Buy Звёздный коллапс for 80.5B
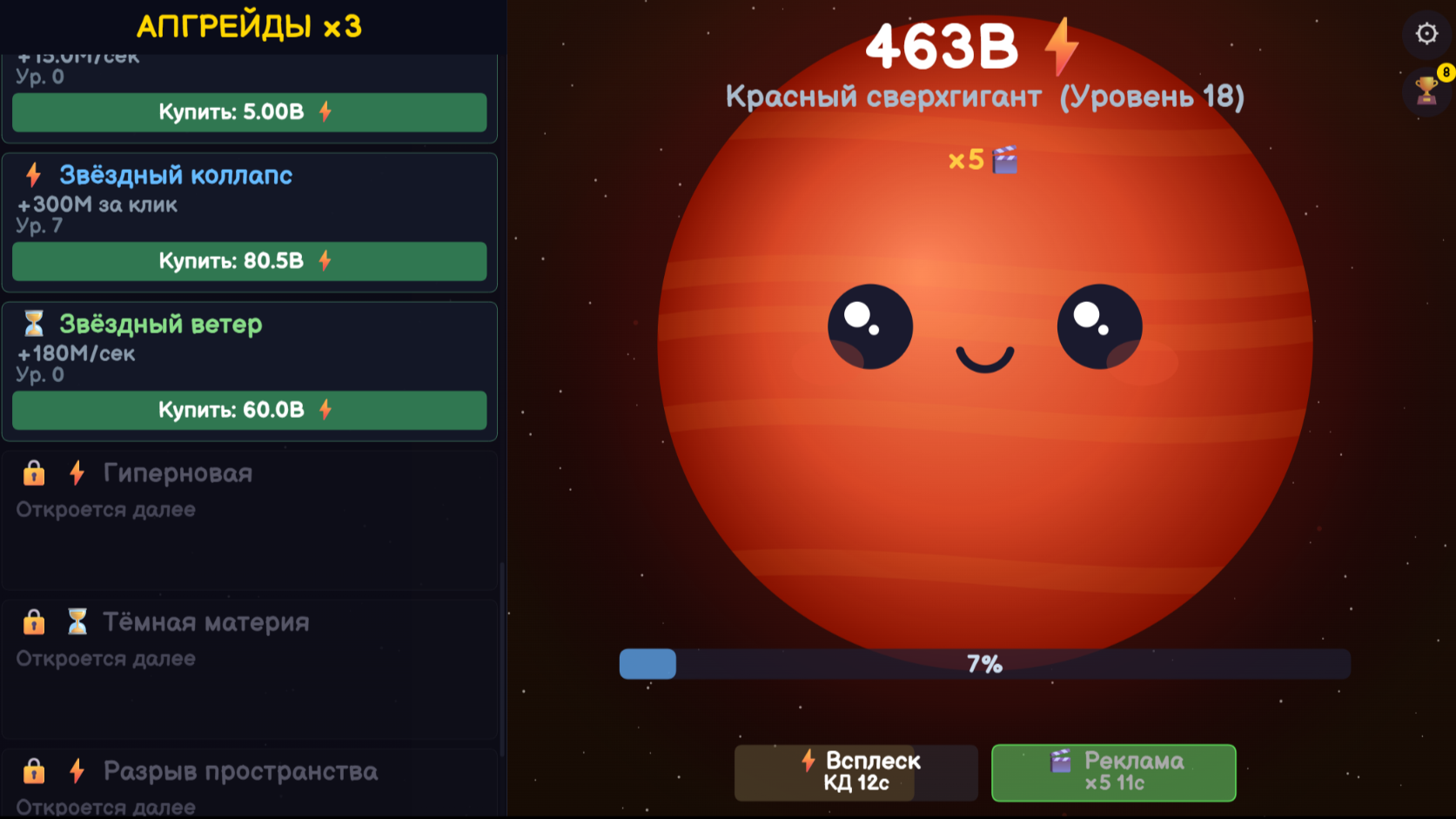Viewport: 1456px width, 819px height. coord(249,260)
